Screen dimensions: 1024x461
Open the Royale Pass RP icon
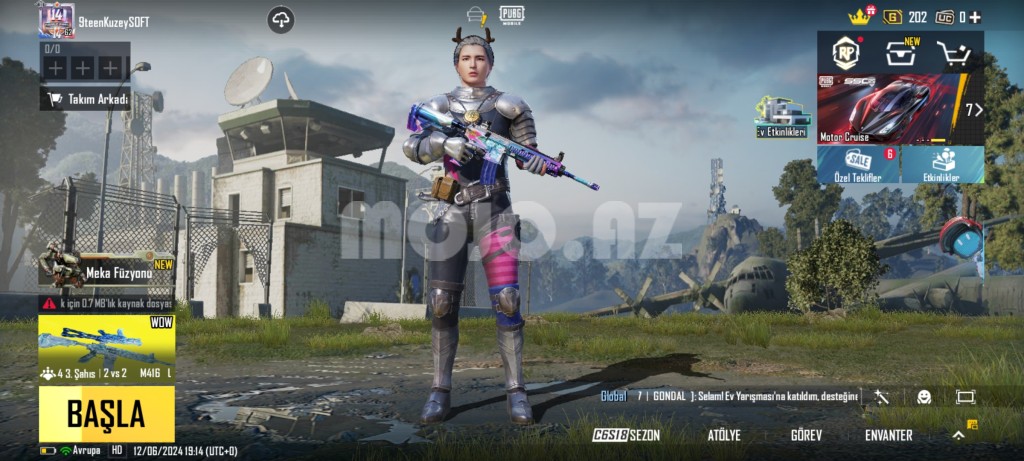(848, 52)
